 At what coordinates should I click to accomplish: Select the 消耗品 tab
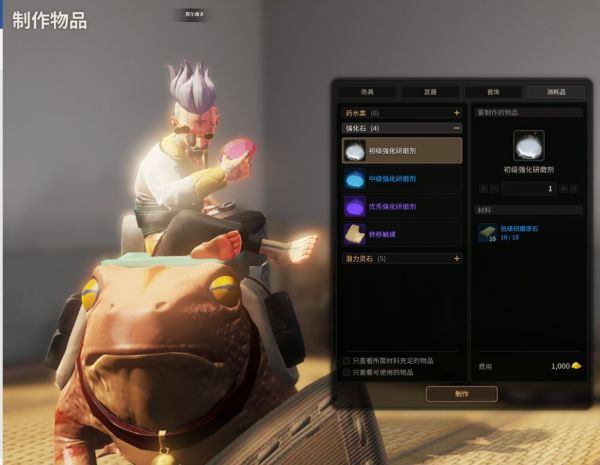point(556,91)
